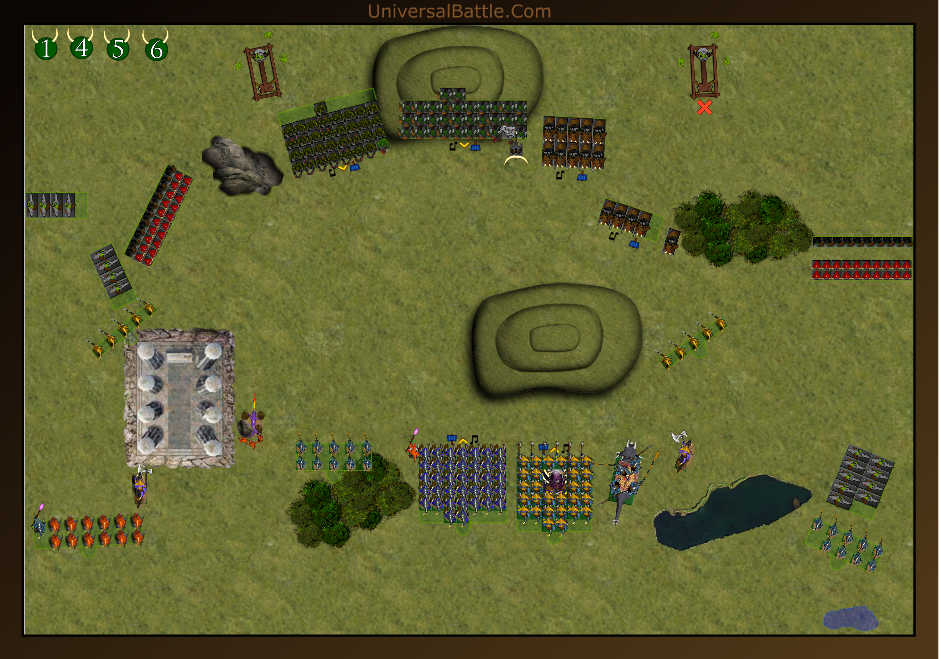939x659 pixels.
Task: Select the green horned token numbered 1
Action: (x=45, y=47)
